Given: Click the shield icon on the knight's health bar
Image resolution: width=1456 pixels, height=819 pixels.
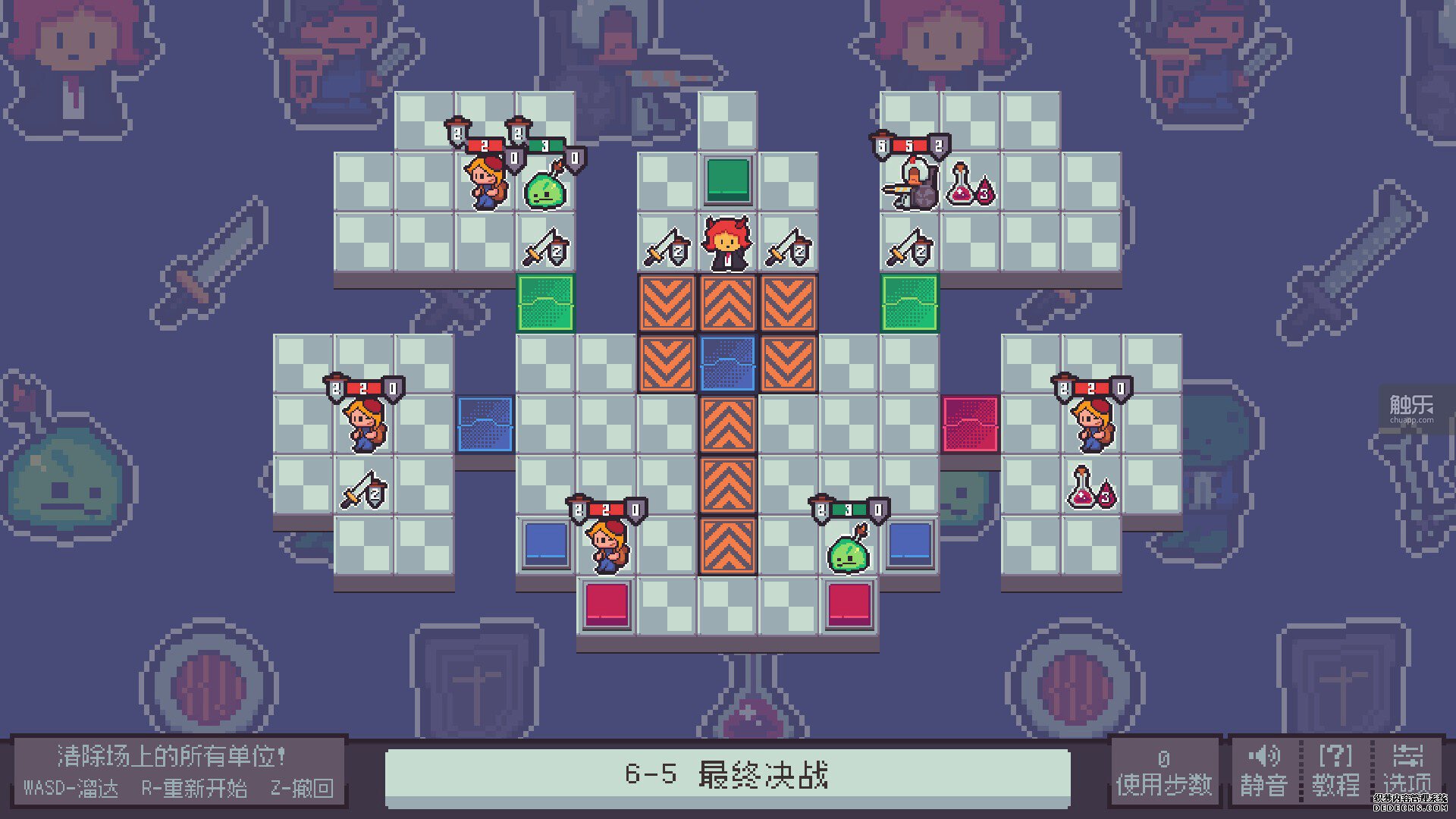Looking at the screenshot, I should (940, 143).
